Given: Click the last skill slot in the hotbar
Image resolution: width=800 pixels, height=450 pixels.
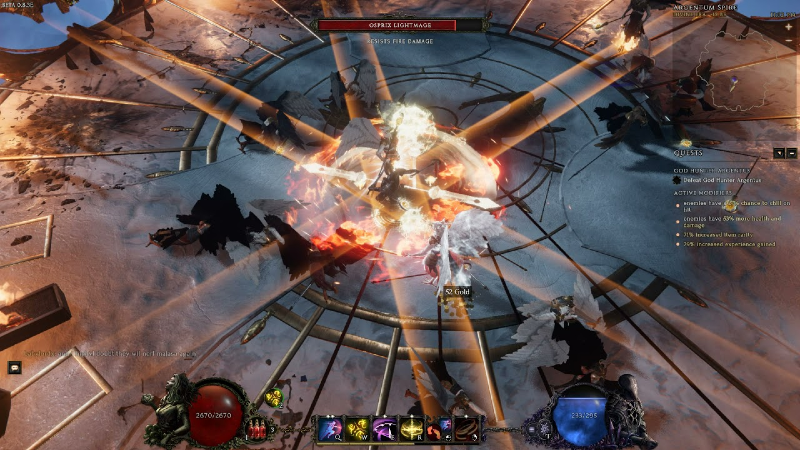Looking at the screenshot, I should click(x=468, y=429).
